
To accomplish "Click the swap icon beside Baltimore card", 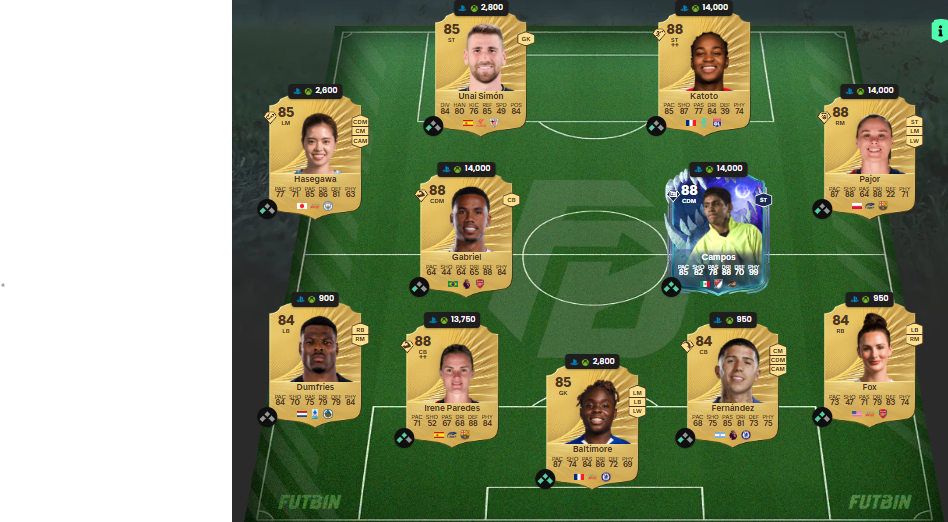I will click(x=545, y=479).
